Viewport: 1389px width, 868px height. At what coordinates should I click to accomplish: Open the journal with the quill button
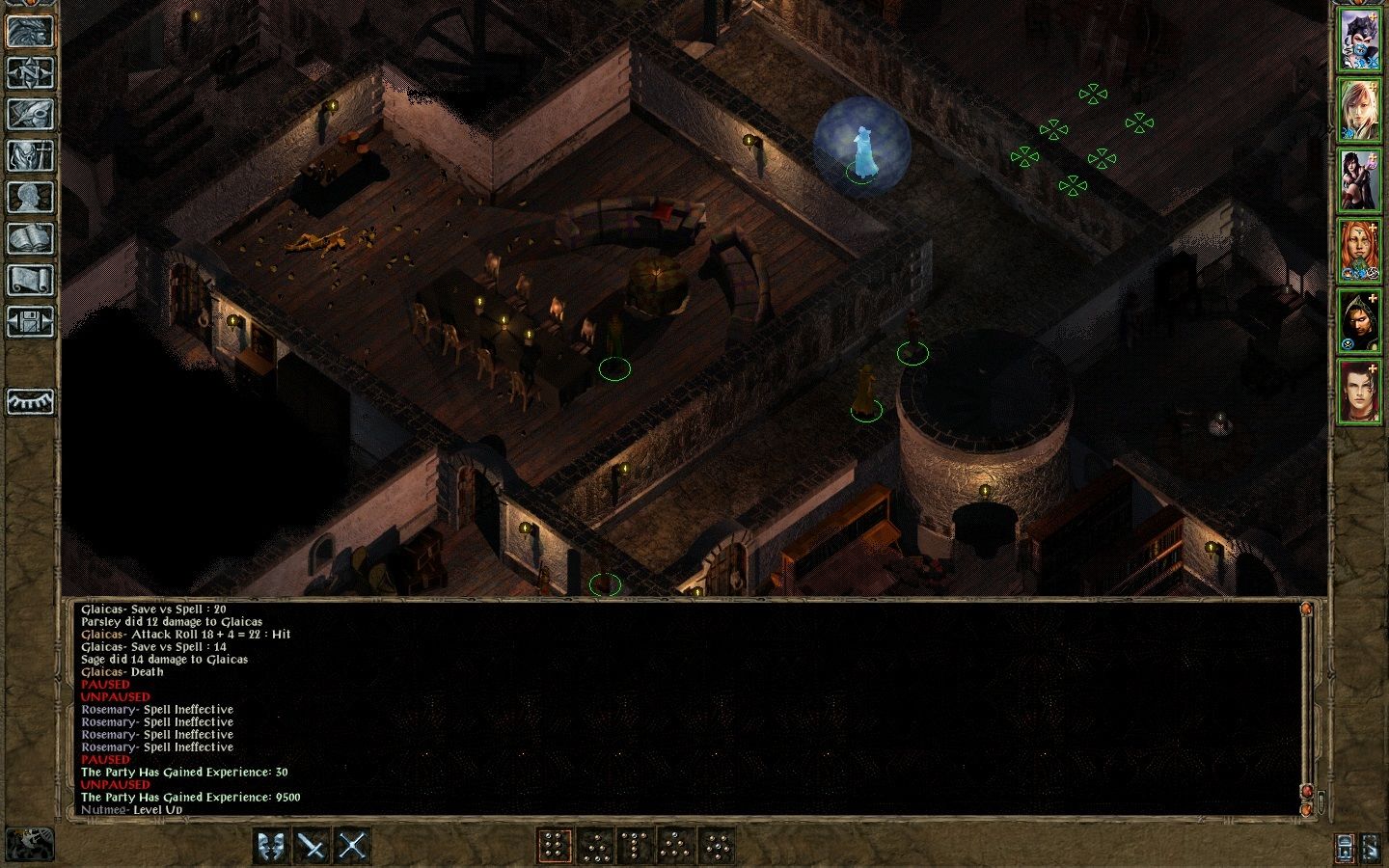(30, 114)
